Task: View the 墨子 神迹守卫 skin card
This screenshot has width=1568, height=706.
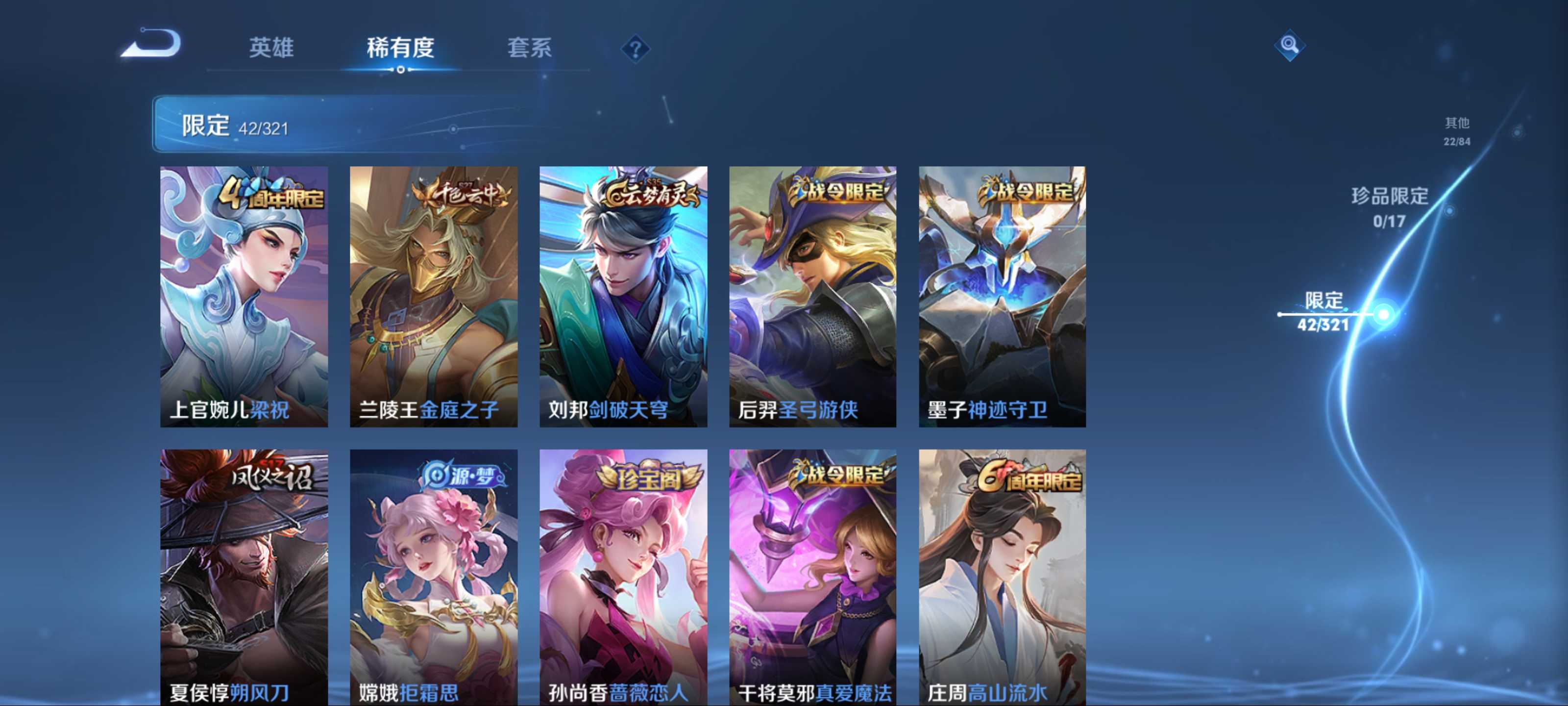Action: point(1002,296)
